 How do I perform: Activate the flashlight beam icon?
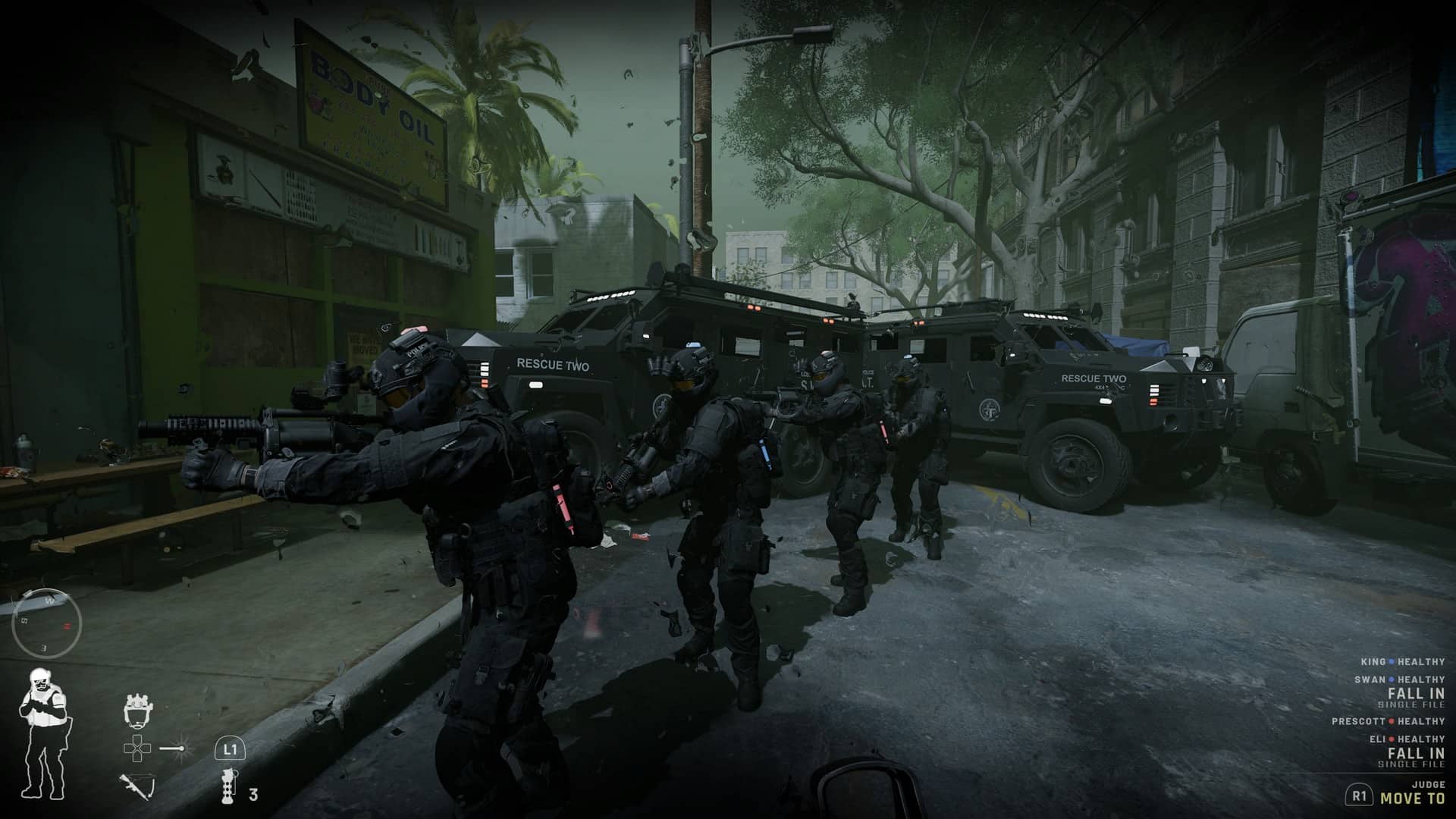point(177,748)
